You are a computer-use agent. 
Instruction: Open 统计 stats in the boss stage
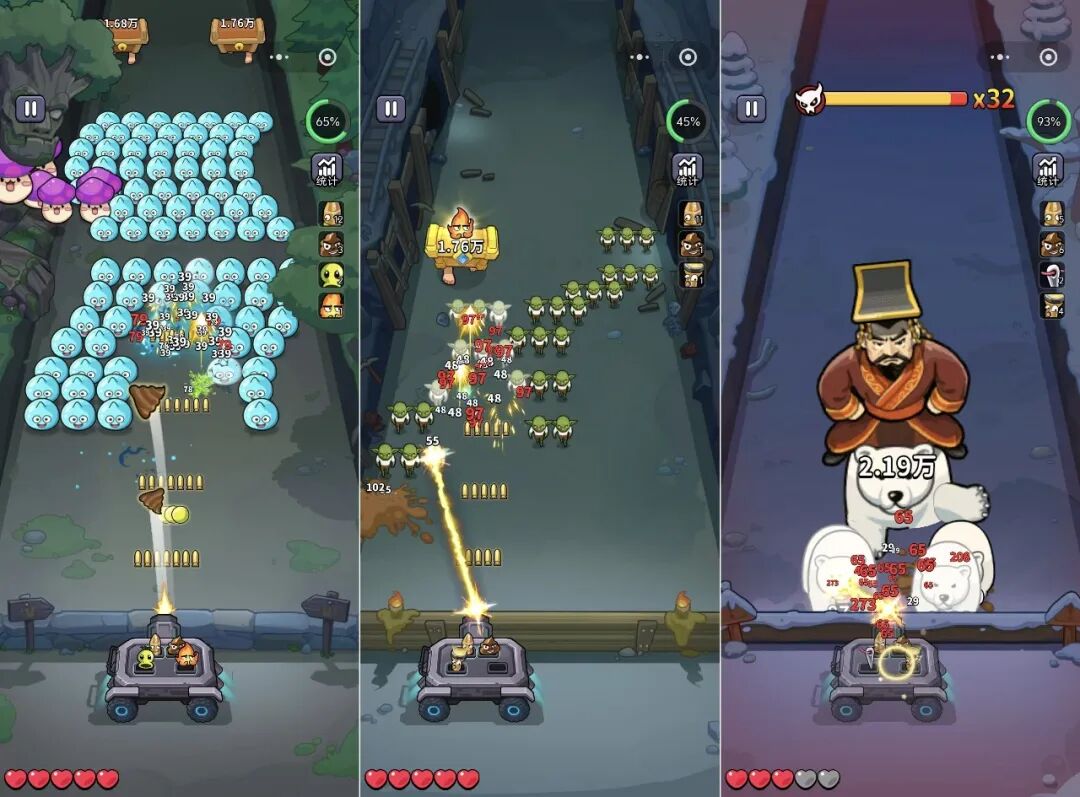click(1048, 169)
